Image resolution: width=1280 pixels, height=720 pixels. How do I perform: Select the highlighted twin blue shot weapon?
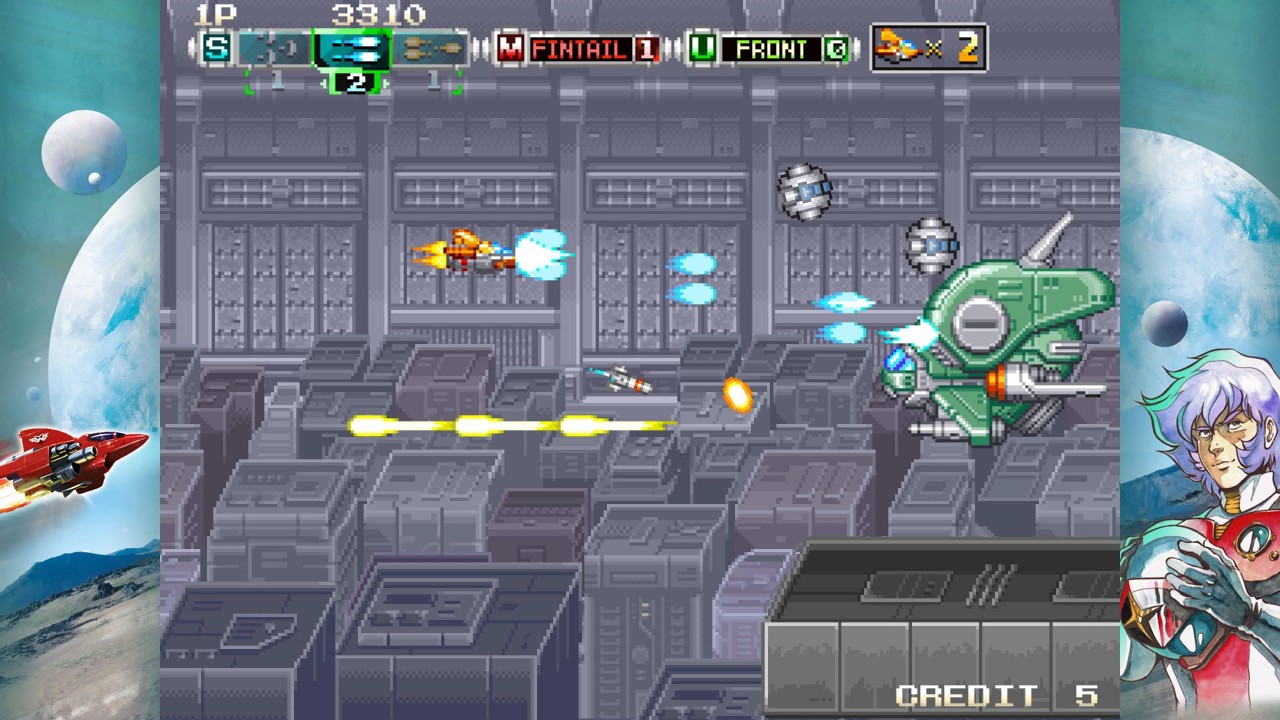tap(351, 48)
